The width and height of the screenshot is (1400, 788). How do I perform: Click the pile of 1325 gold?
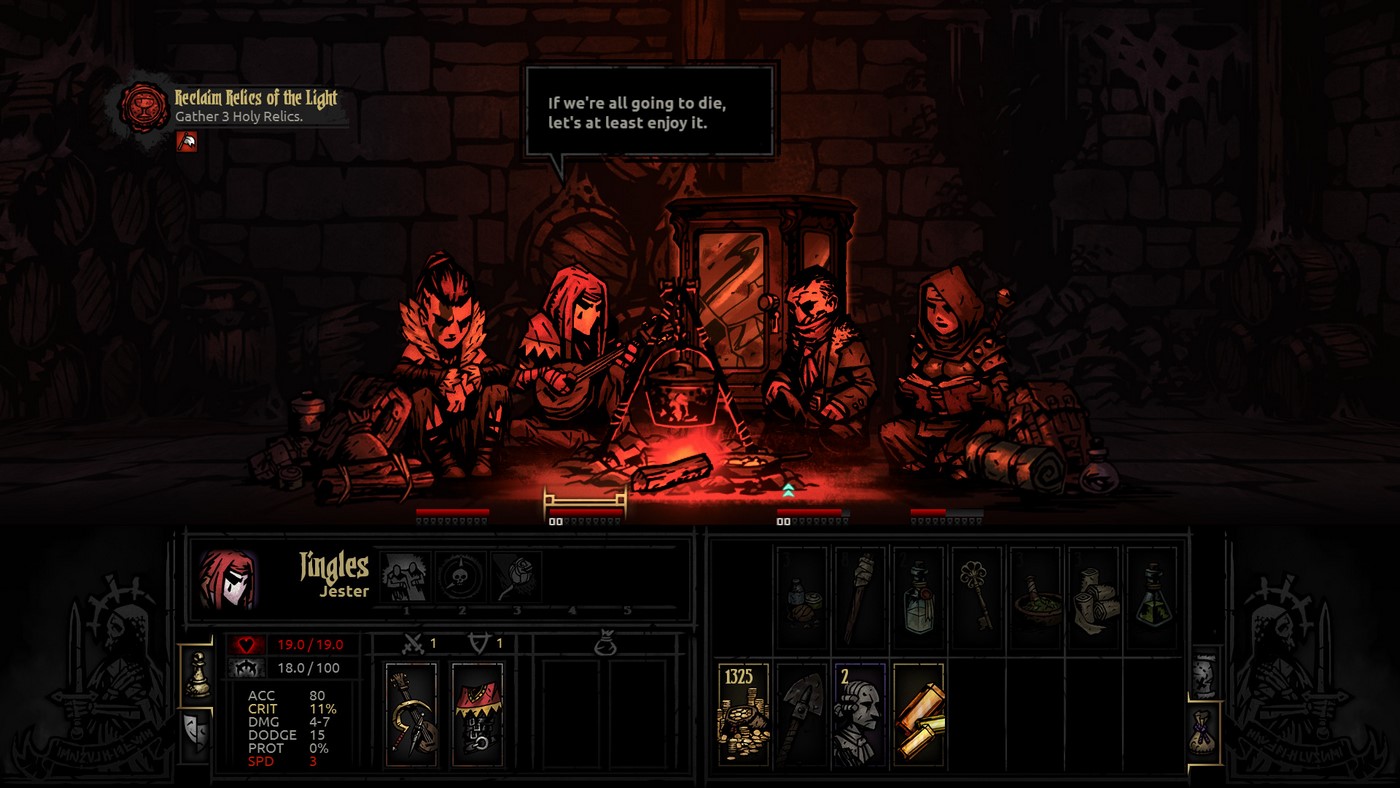coord(742,712)
